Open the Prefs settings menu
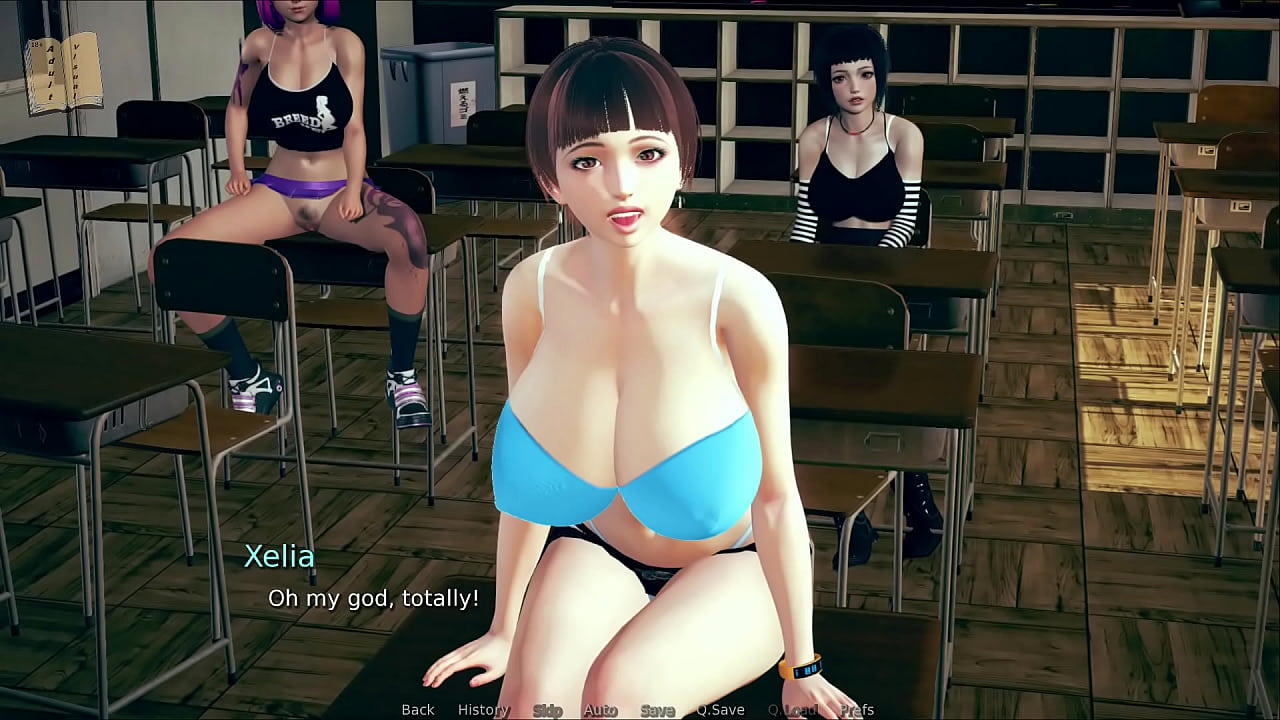The width and height of the screenshot is (1280, 720). 857,710
